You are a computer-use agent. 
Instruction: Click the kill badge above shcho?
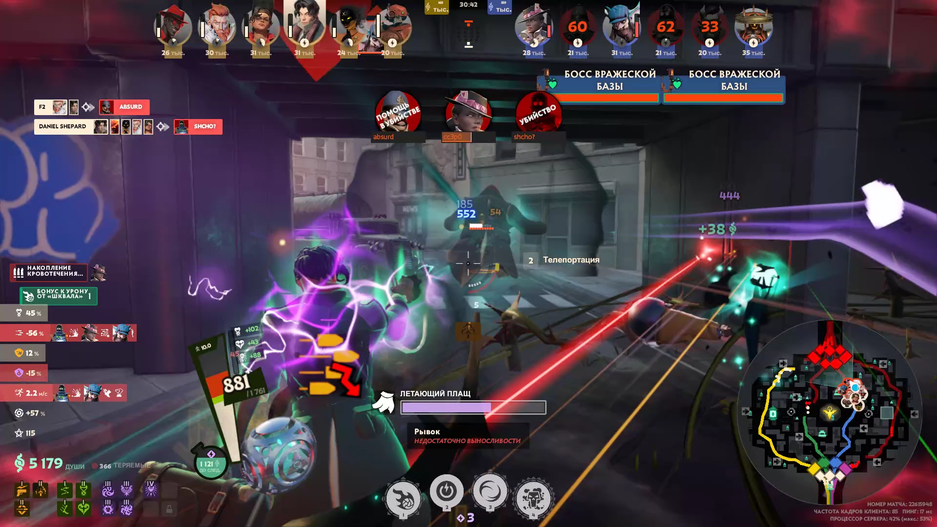click(538, 112)
